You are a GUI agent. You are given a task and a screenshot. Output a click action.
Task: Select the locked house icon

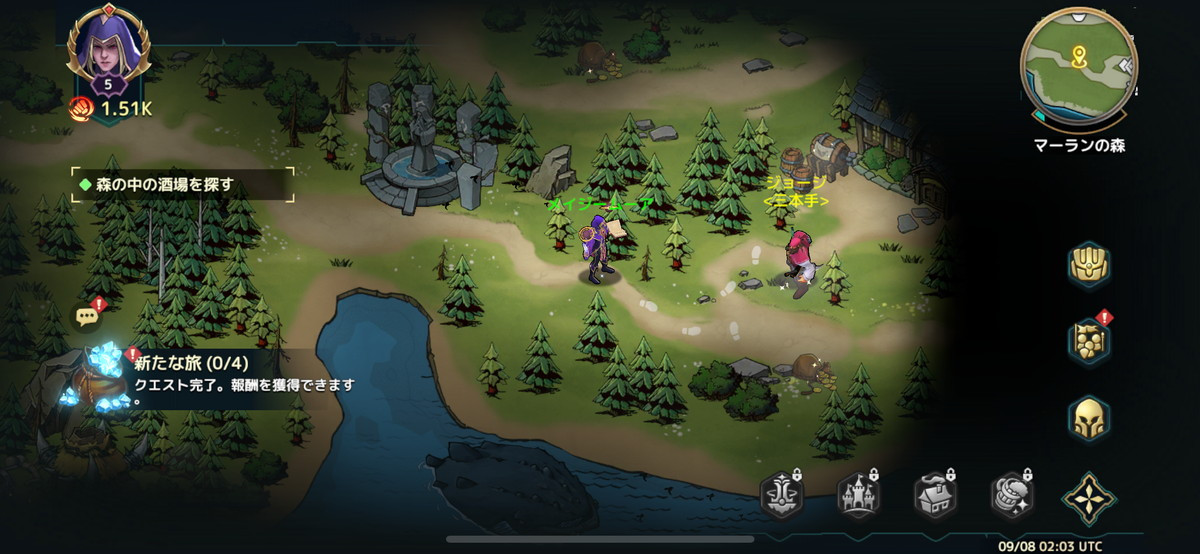(934, 496)
